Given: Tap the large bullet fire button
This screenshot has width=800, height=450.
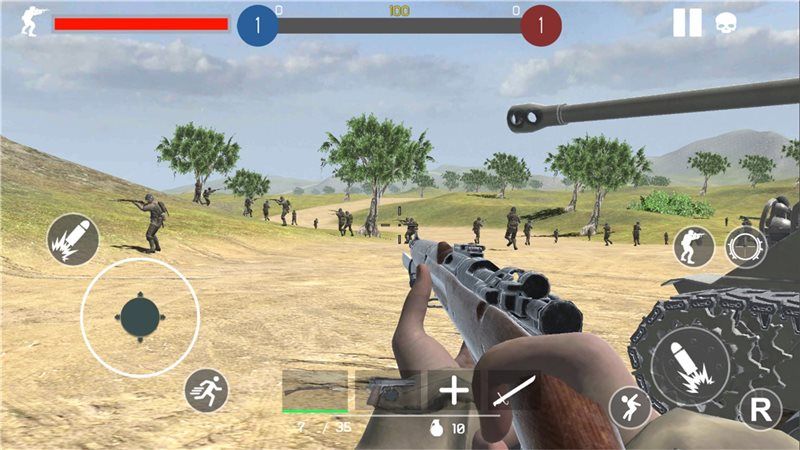Looking at the screenshot, I should tap(689, 365).
